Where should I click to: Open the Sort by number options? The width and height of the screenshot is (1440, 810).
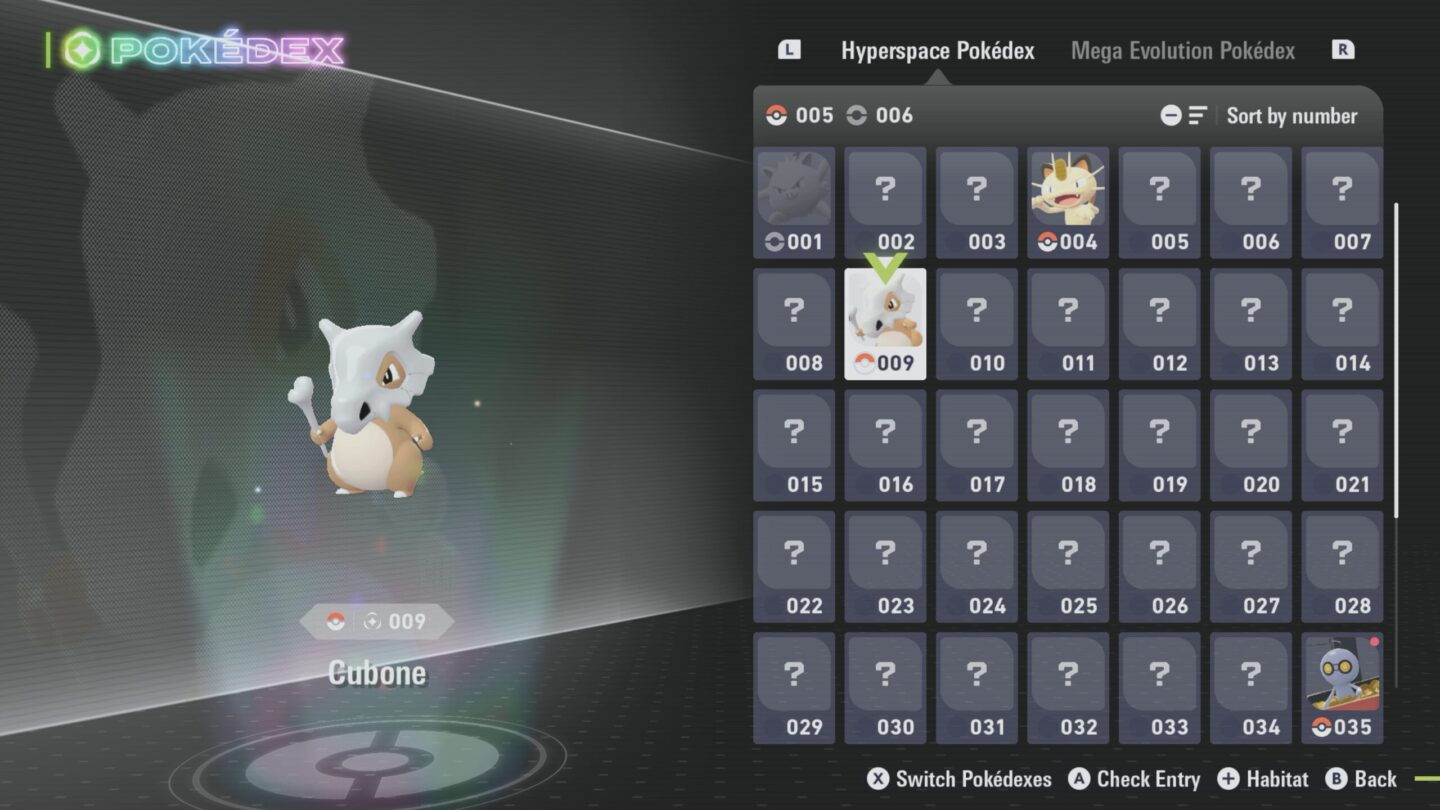tap(1291, 116)
